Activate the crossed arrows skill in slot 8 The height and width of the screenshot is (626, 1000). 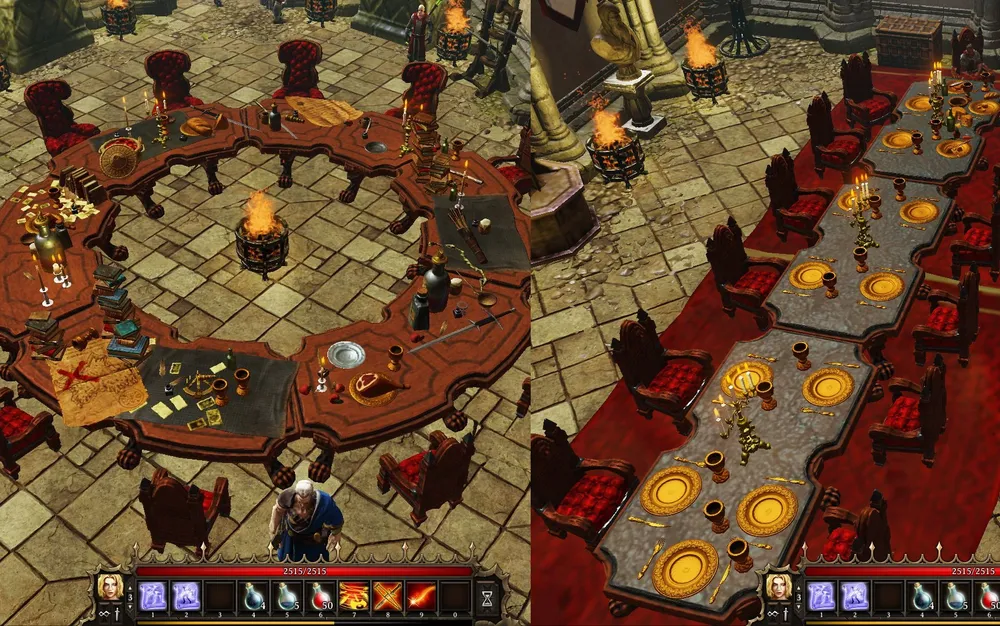click(388, 596)
